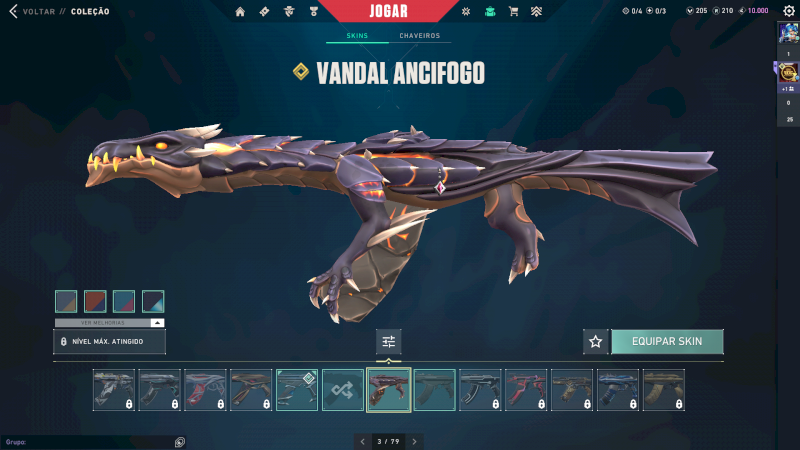
Task: Select the highlighted Ancifogo Vandal thumbnail
Action: tap(389, 390)
